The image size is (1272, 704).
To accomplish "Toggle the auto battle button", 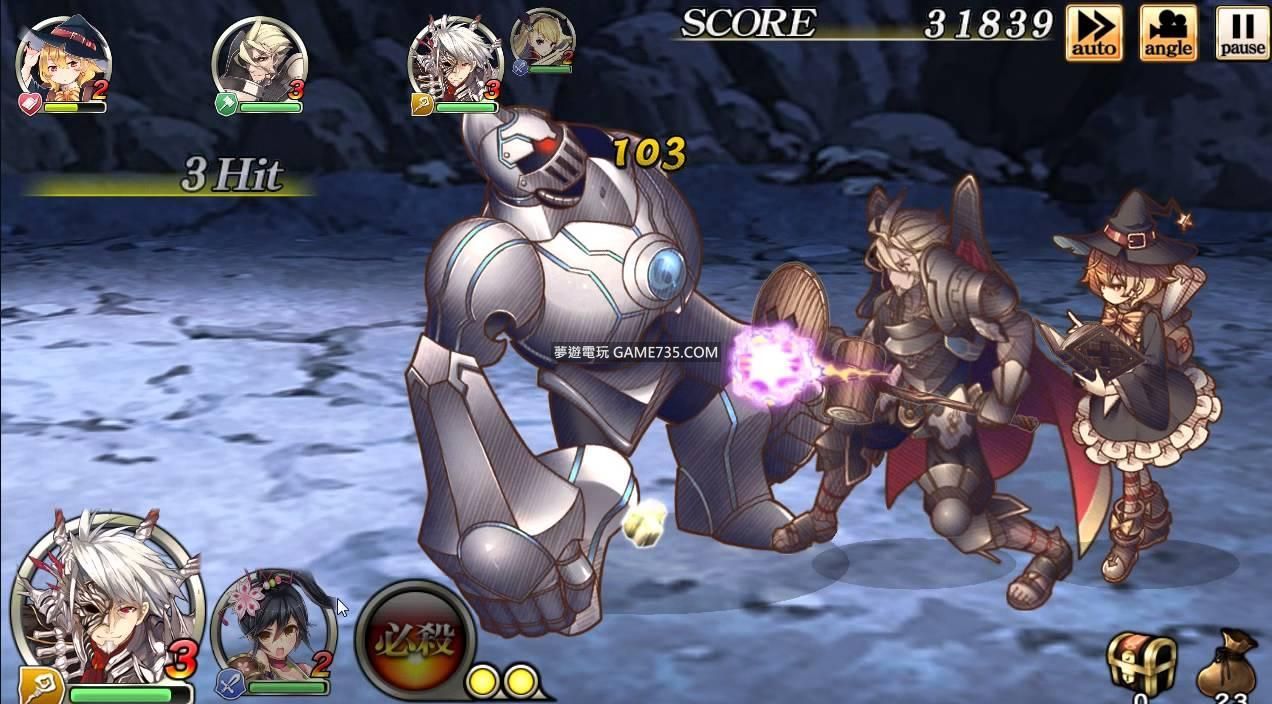I will click(1093, 33).
